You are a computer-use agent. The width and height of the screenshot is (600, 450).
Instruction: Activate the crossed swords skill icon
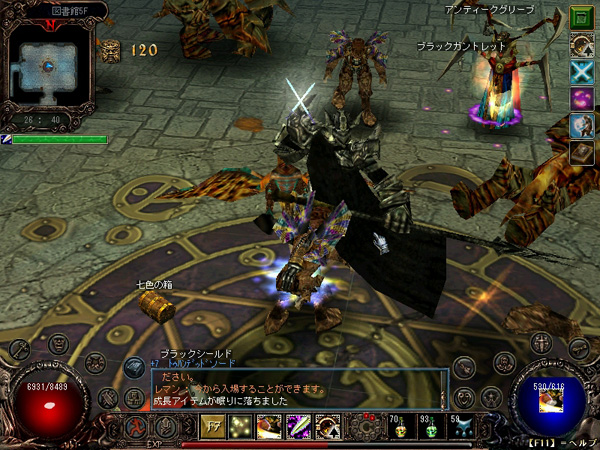coord(581,71)
